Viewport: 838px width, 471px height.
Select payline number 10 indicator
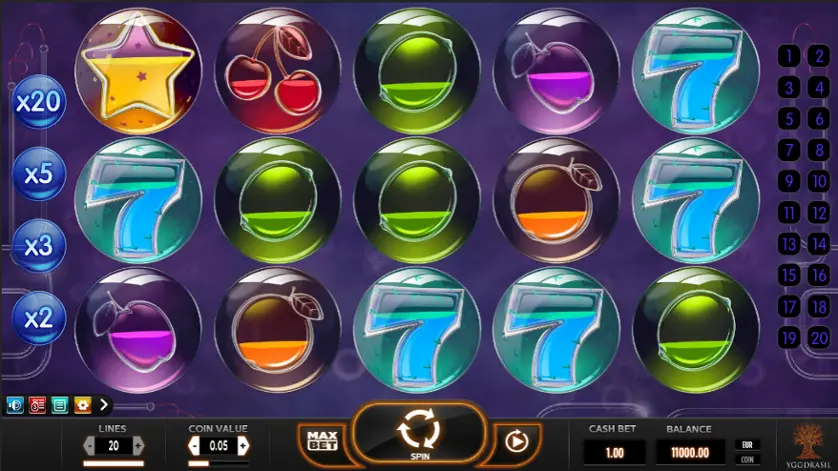click(819, 182)
